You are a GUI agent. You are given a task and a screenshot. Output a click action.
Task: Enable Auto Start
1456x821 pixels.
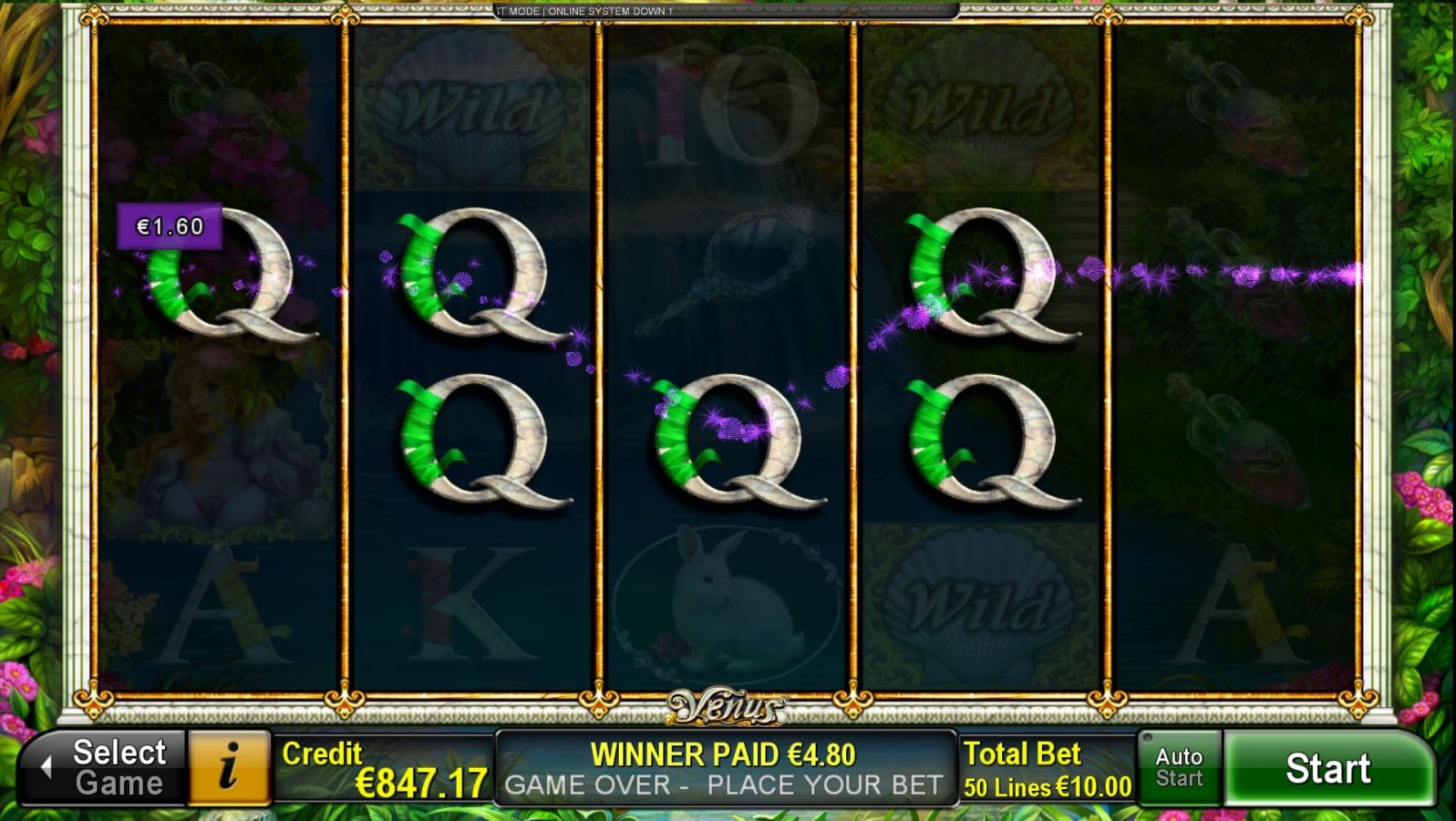click(x=1178, y=767)
